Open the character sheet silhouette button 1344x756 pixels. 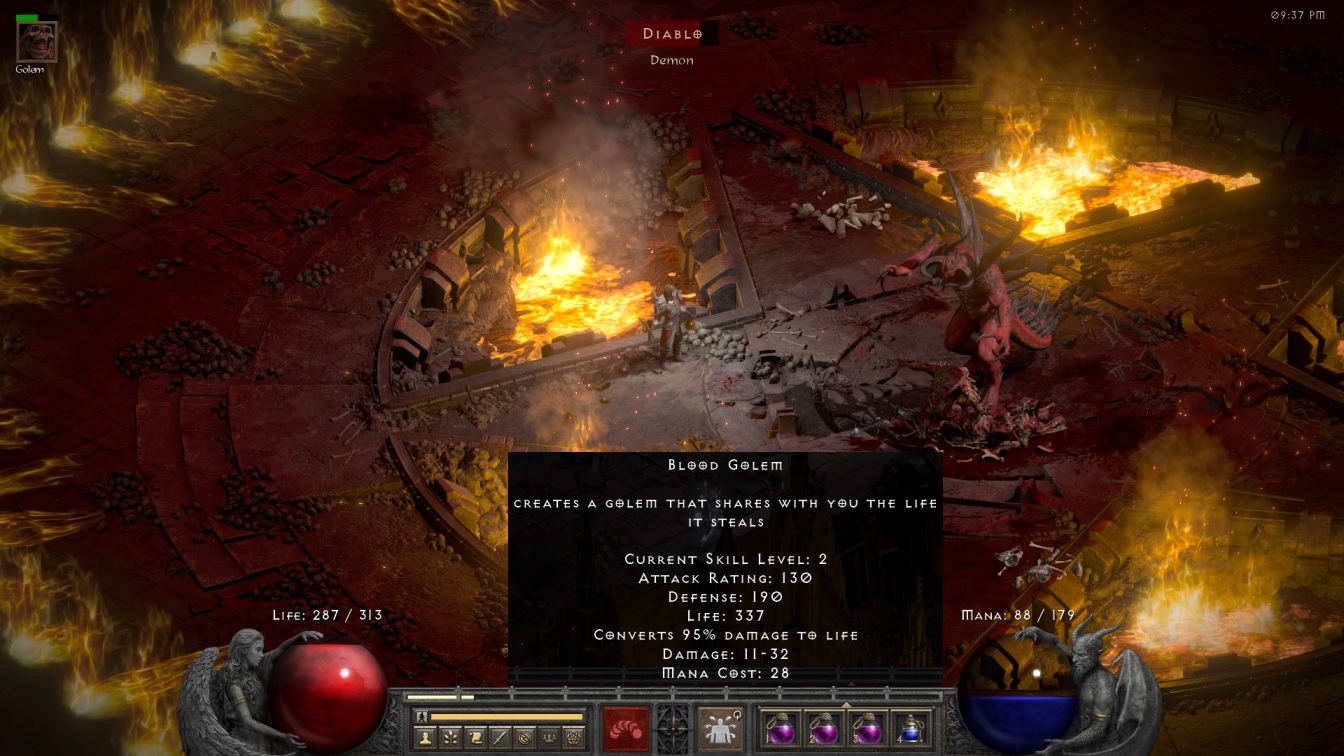(427, 737)
